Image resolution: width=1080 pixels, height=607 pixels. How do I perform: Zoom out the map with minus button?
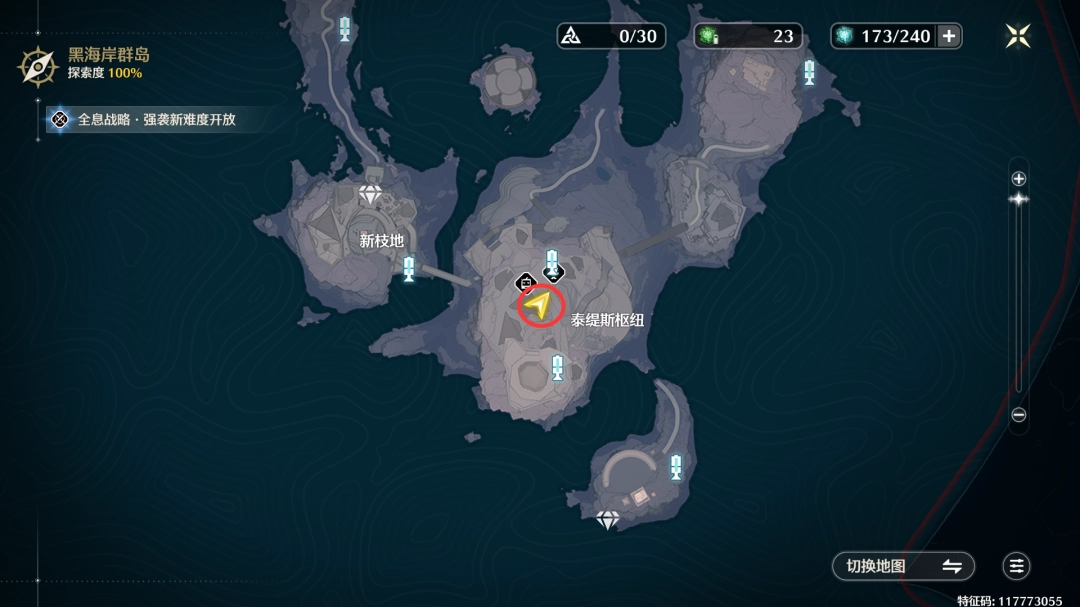click(1018, 415)
